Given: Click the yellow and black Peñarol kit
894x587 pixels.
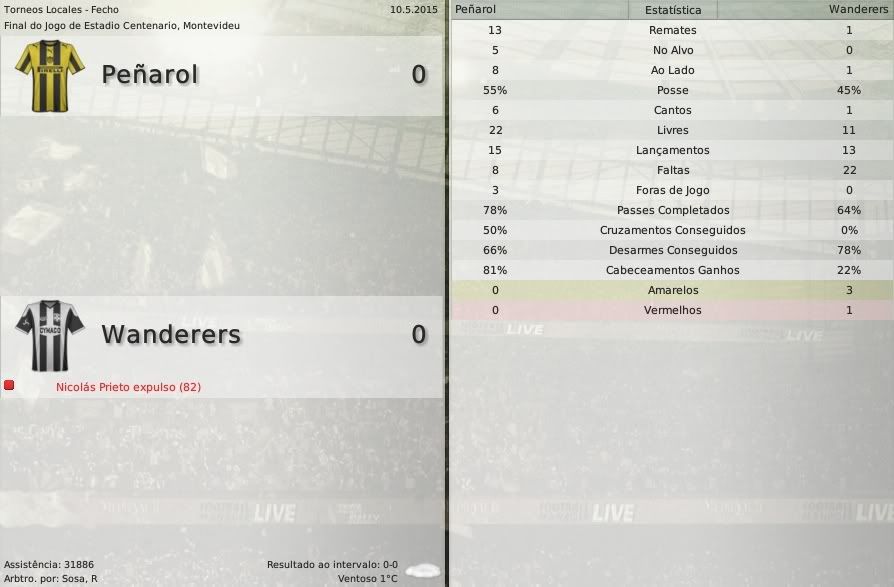Looking at the screenshot, I should (x=50, y=75).
